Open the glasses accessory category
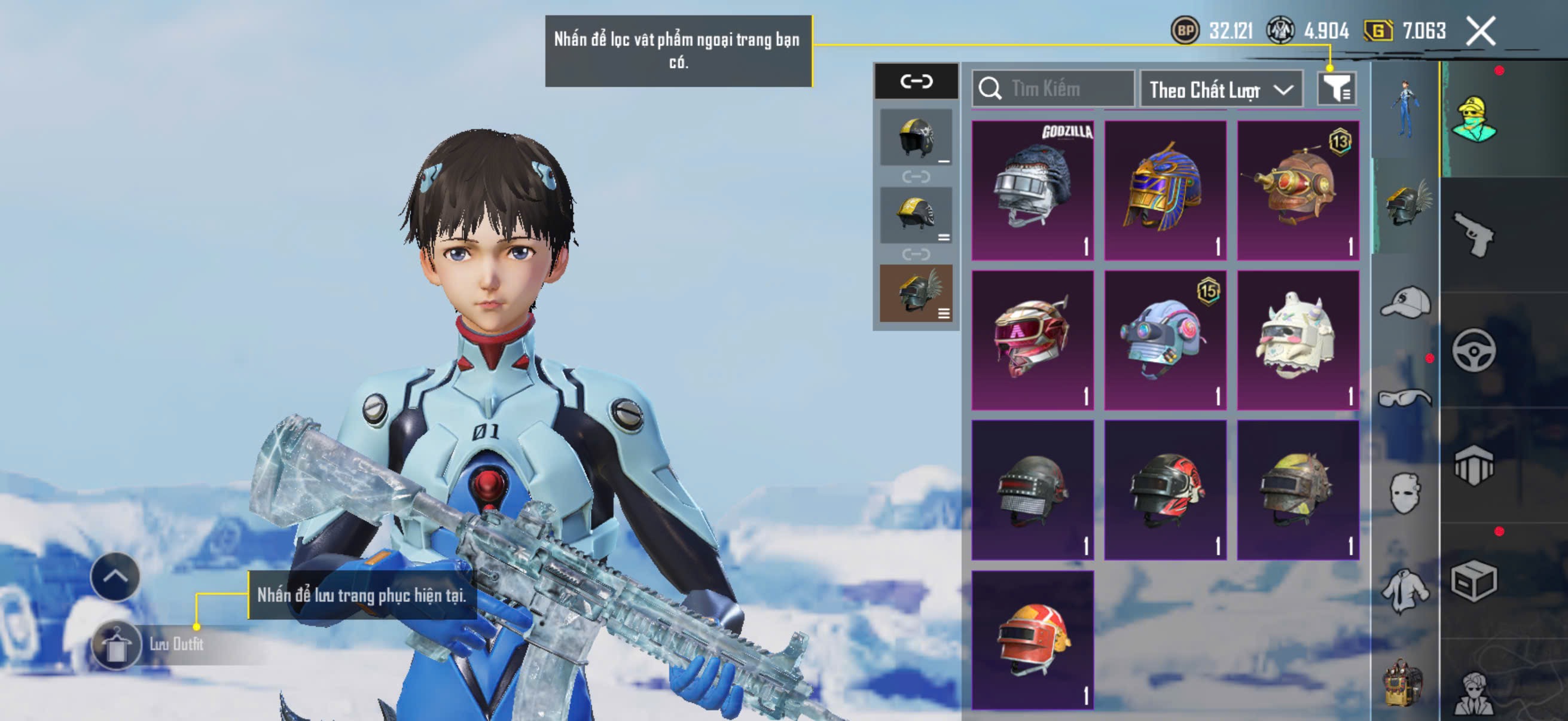The image size is (1568, 721). pyautogui.click(x=1405, y=399)
